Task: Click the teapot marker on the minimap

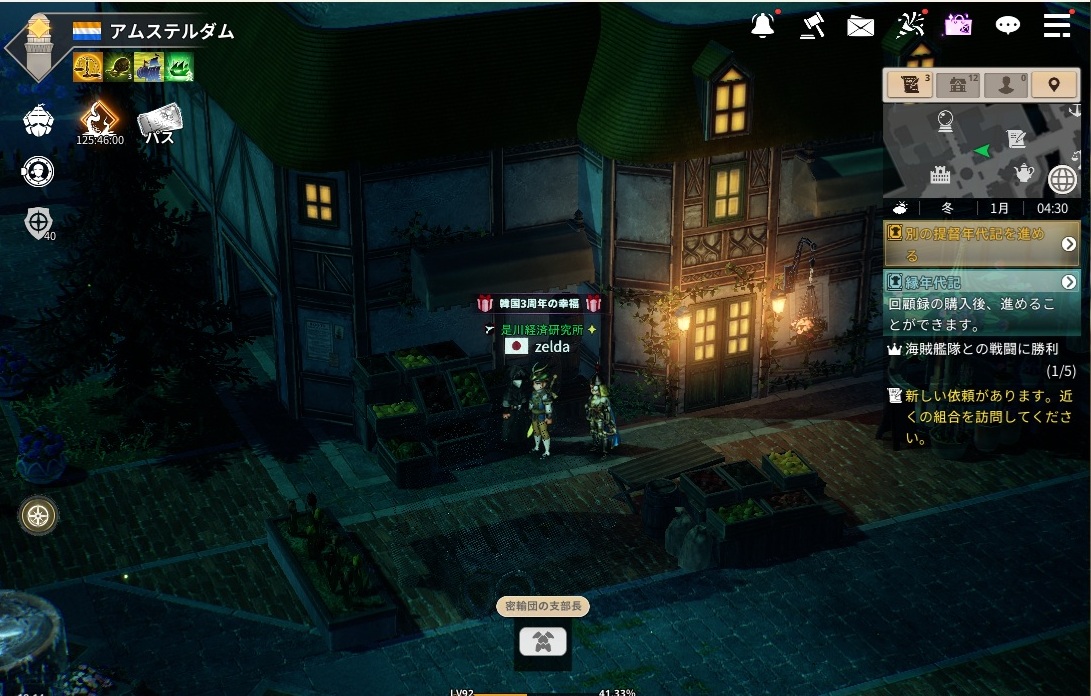Action: 1024,174
